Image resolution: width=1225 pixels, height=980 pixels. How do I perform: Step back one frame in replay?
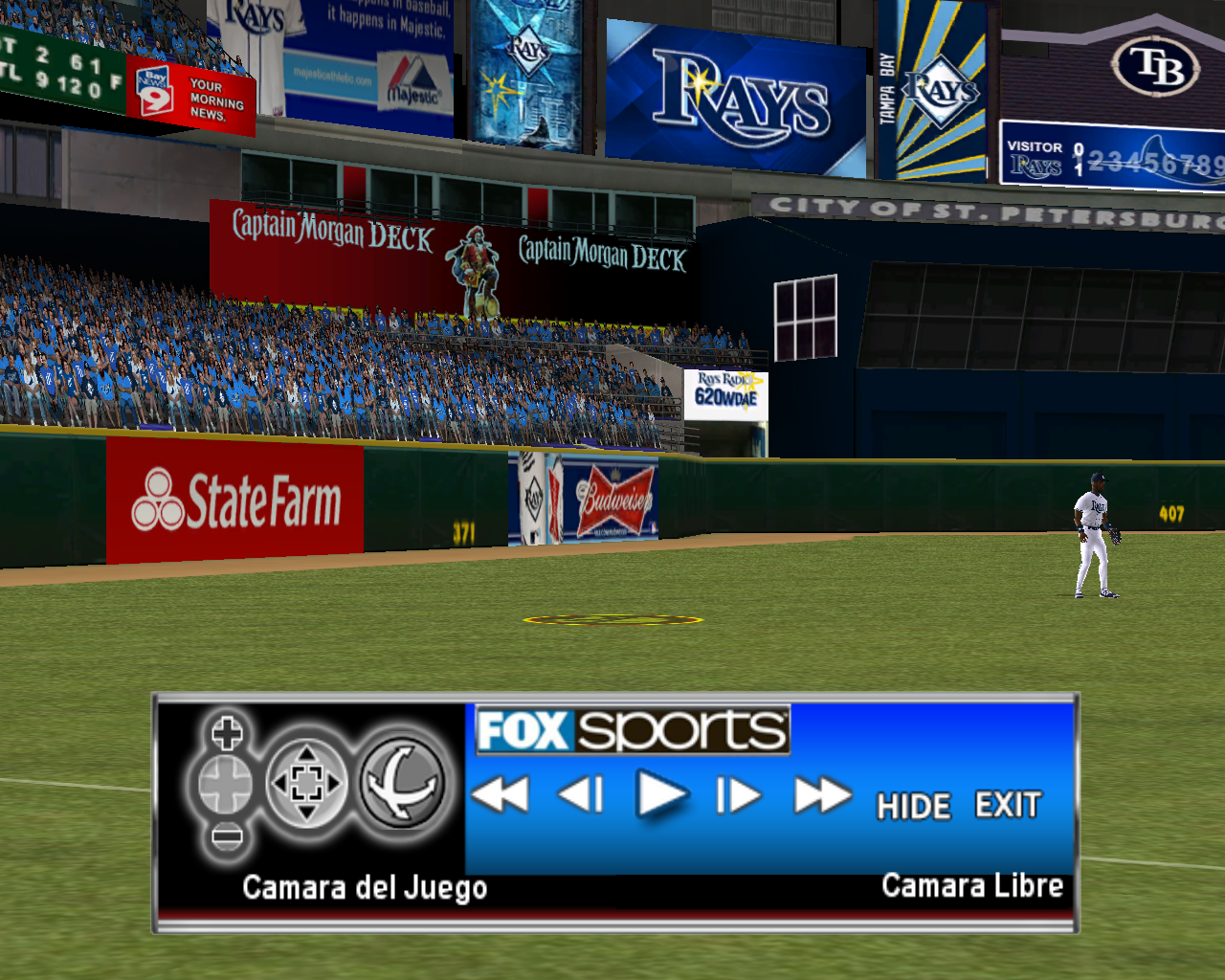(x=581, y=794)
